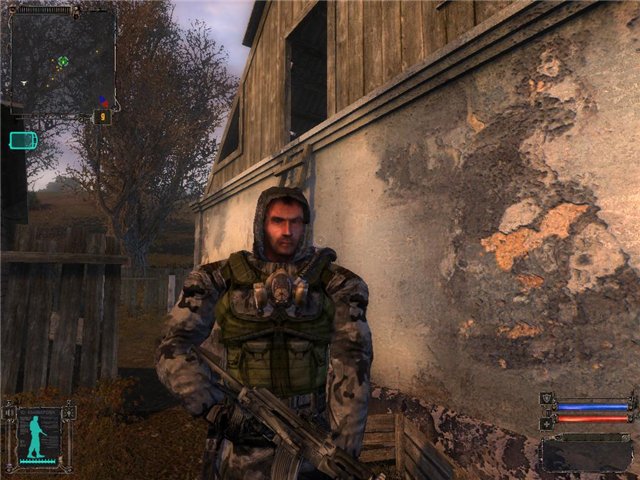The height and width of the screenshot is (480, 640).
Task: Click the sound noise indicator icon
Action: click(11, 411)
